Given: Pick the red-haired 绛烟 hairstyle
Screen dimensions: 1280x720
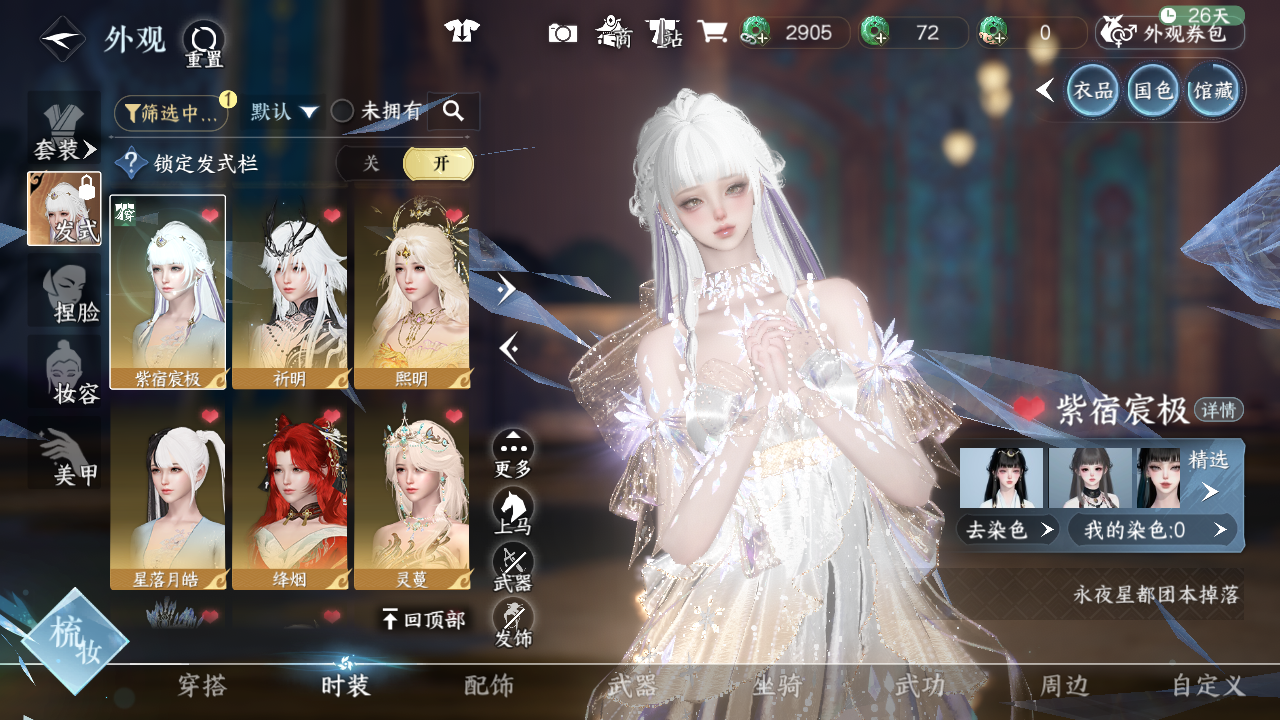Looking at the screenshot, I should (290, 496).
